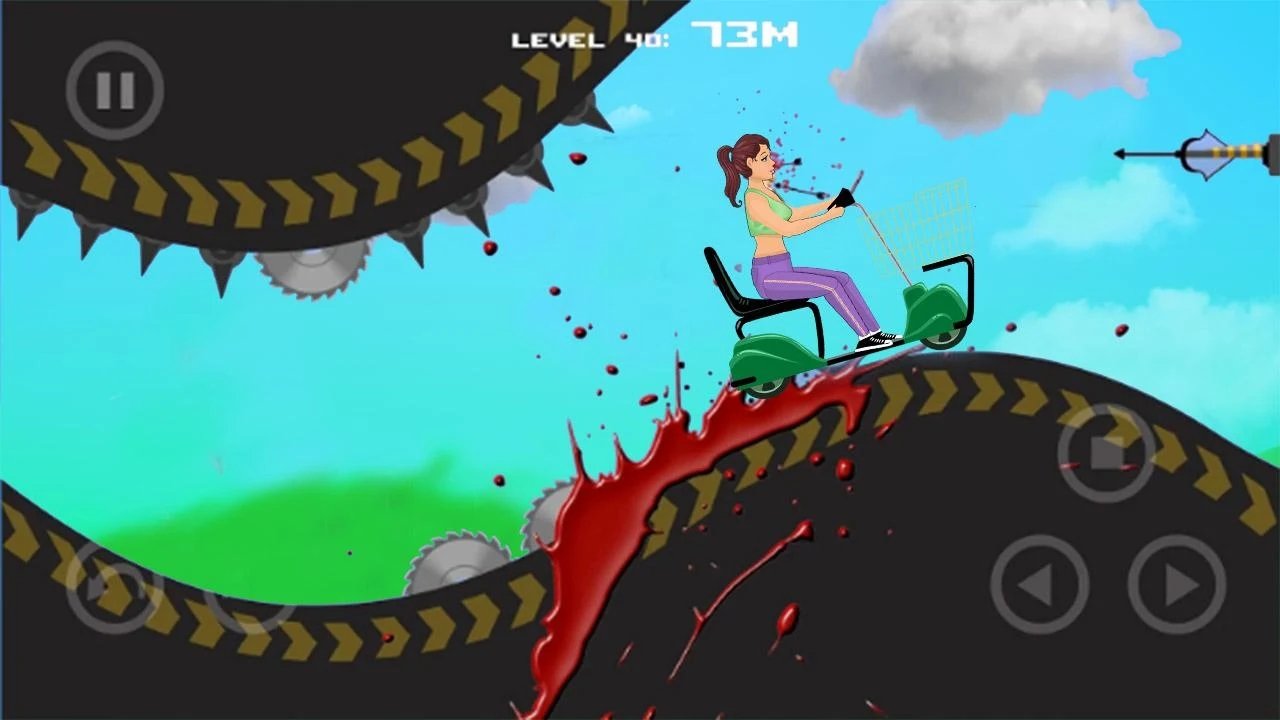Viewport: 1280px width, 720px height.
Task: Pause the game with the pause icon
Action: tap(113, 90)
